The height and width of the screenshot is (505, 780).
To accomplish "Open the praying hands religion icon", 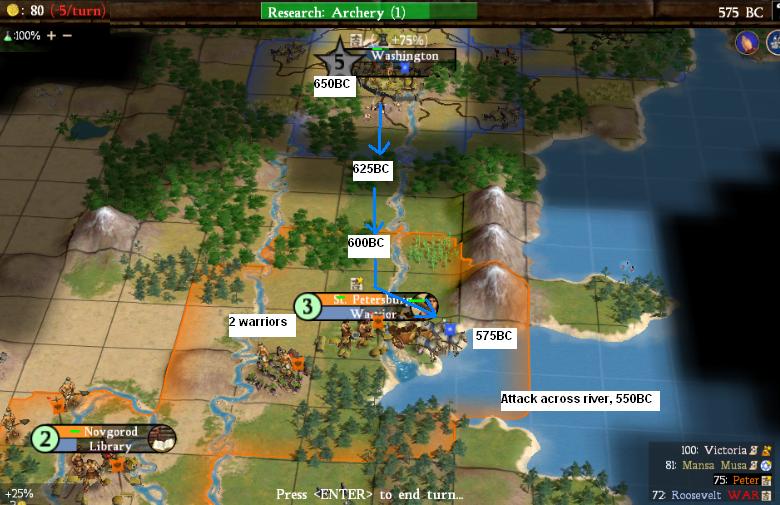I will pos(746,43).
